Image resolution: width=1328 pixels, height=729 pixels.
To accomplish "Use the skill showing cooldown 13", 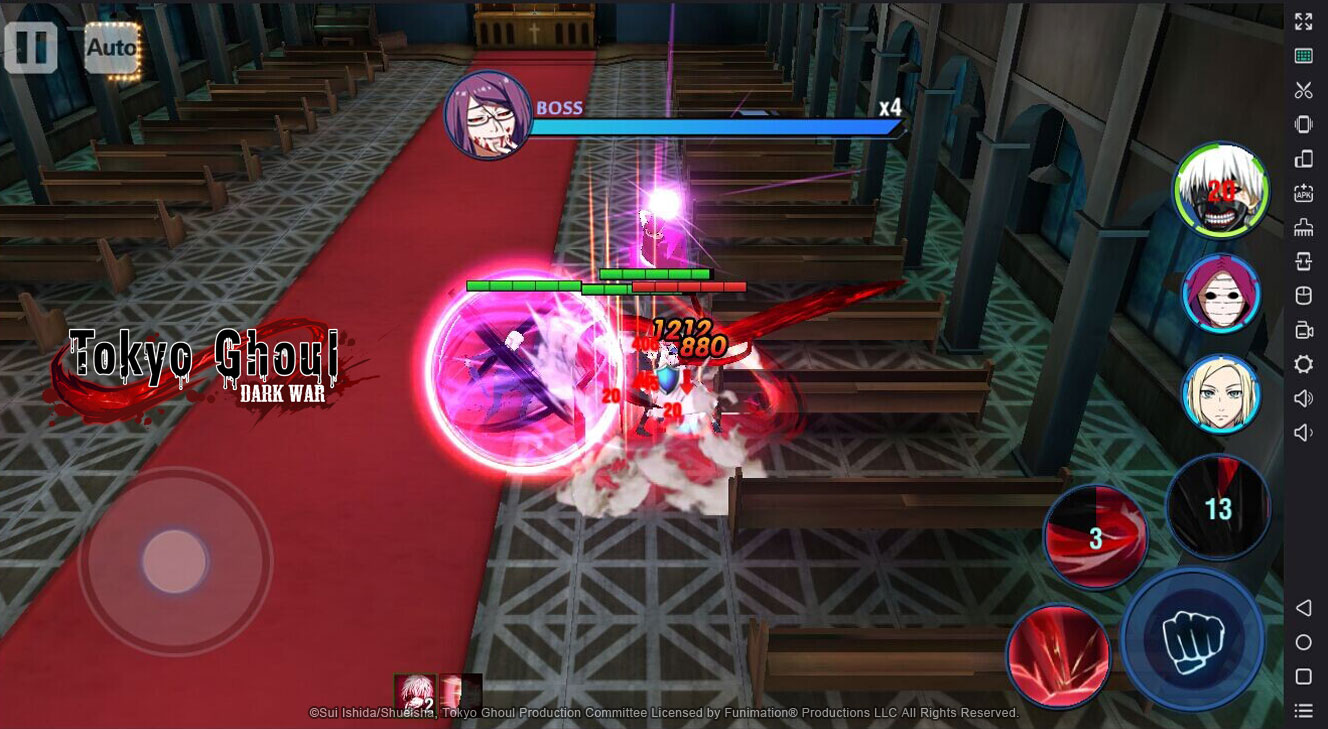I will click(x=1217, y=507).
